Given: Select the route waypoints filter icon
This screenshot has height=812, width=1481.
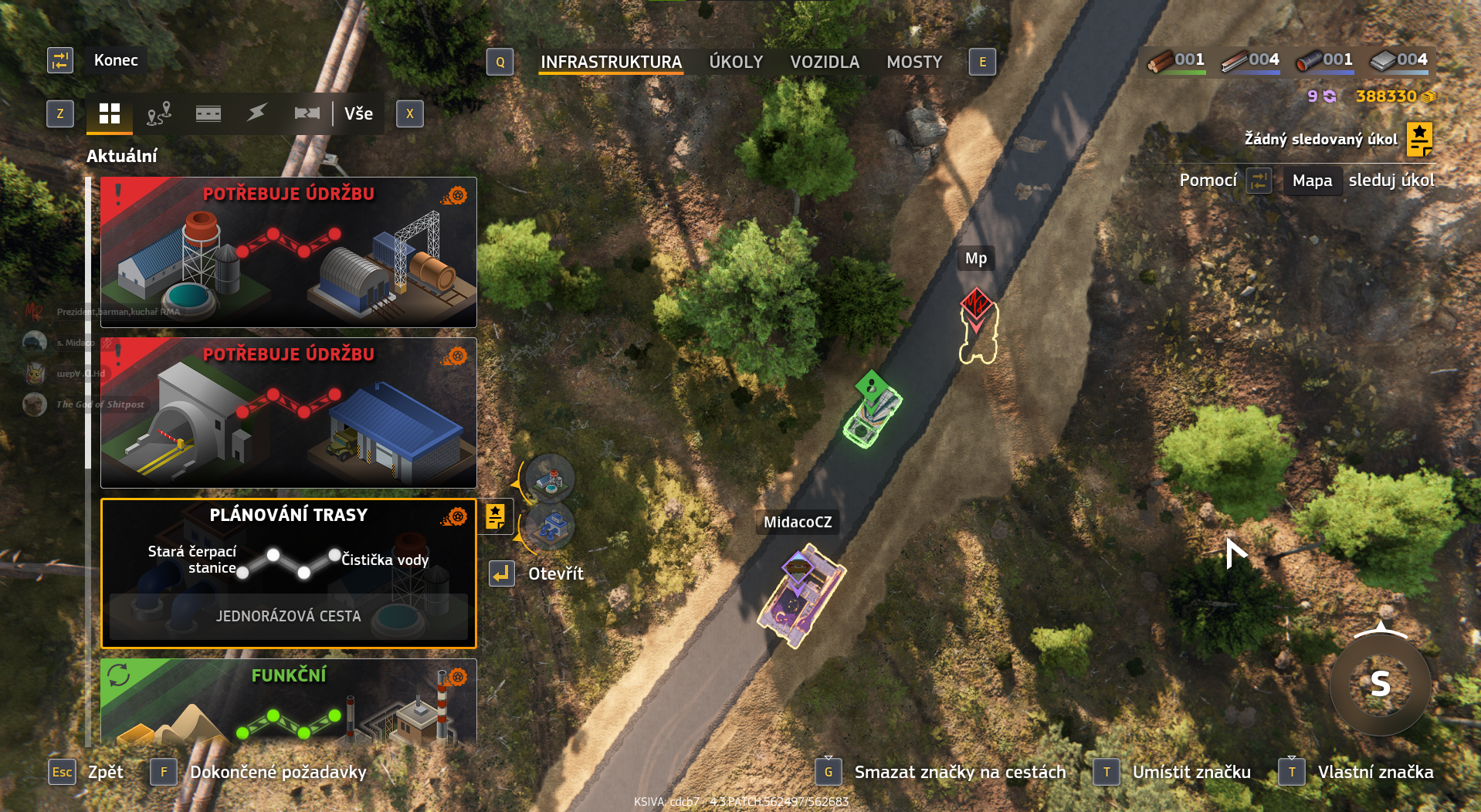Looking at the screenshot, I should (x=158, y=113).
